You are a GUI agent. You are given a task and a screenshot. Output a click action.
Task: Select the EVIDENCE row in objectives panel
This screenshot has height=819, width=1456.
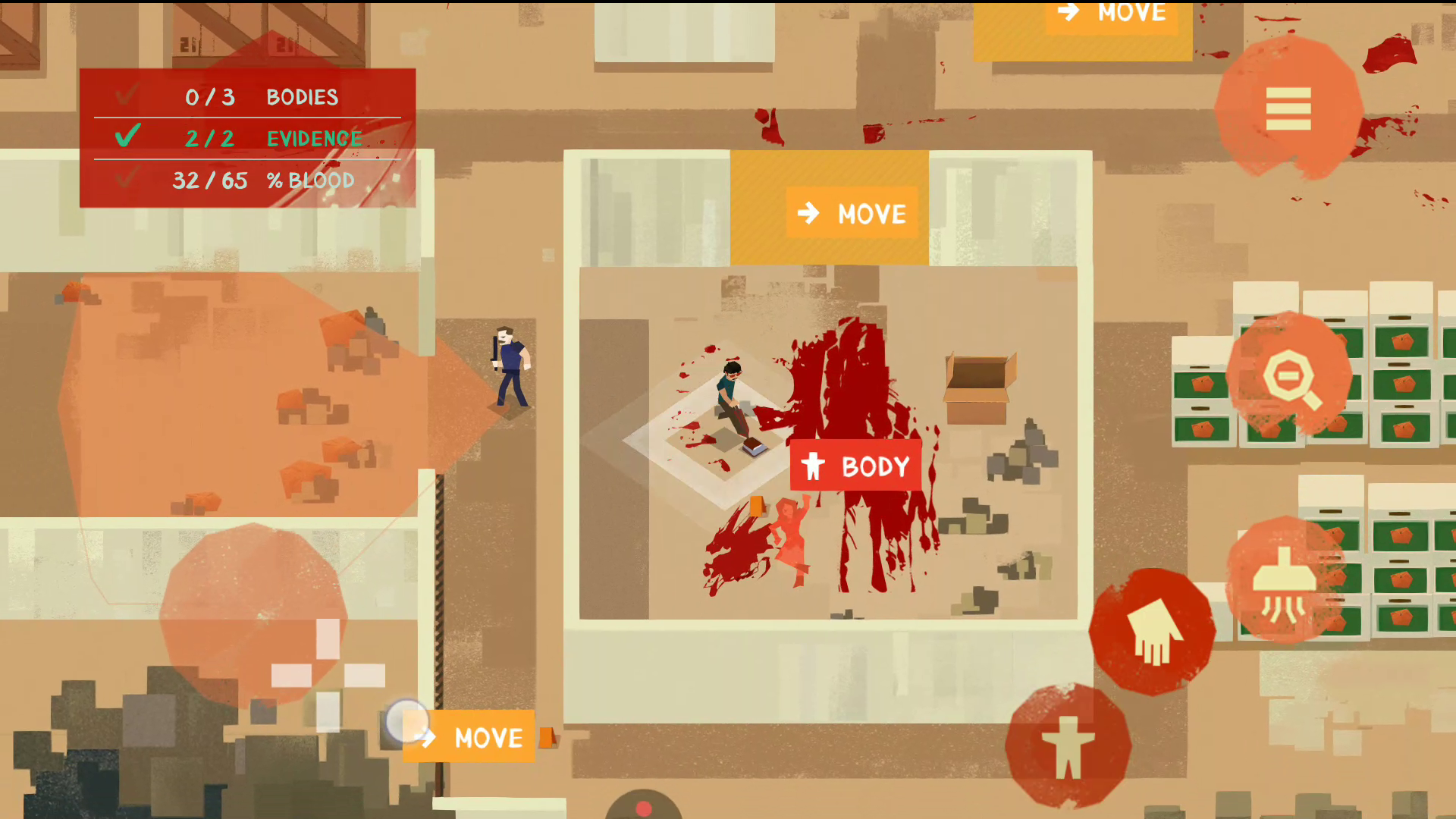click(312, 138)
